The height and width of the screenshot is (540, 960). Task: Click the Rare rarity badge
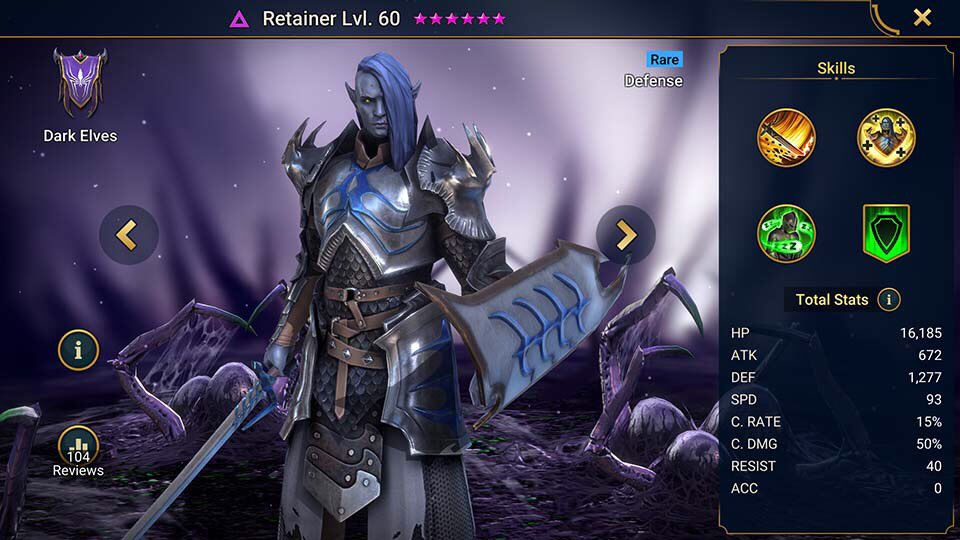click(663, 60)
